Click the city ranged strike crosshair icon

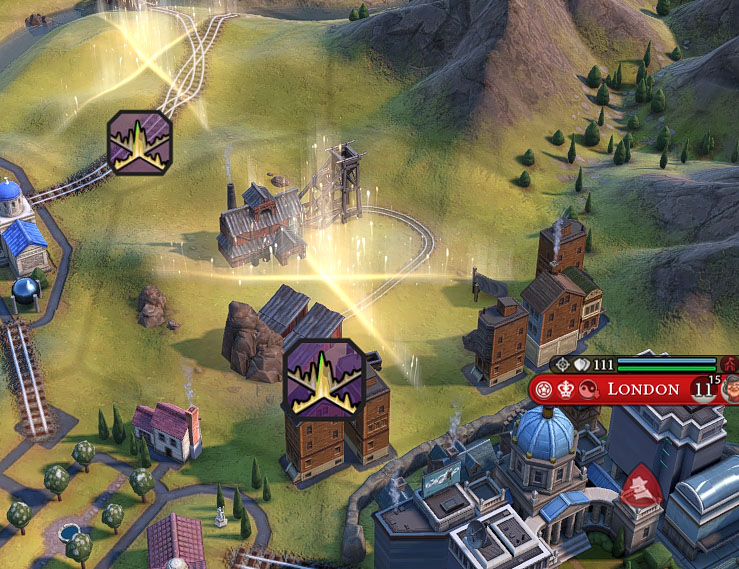pyautogui.click(x=561, y=366)
